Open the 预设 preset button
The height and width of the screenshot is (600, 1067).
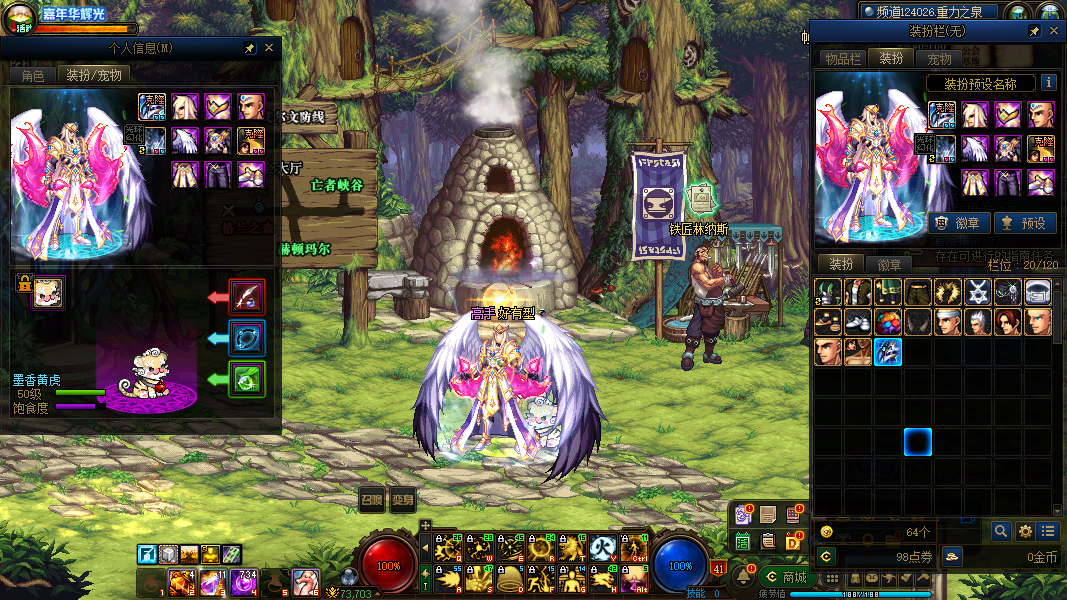pos(1025,223)
